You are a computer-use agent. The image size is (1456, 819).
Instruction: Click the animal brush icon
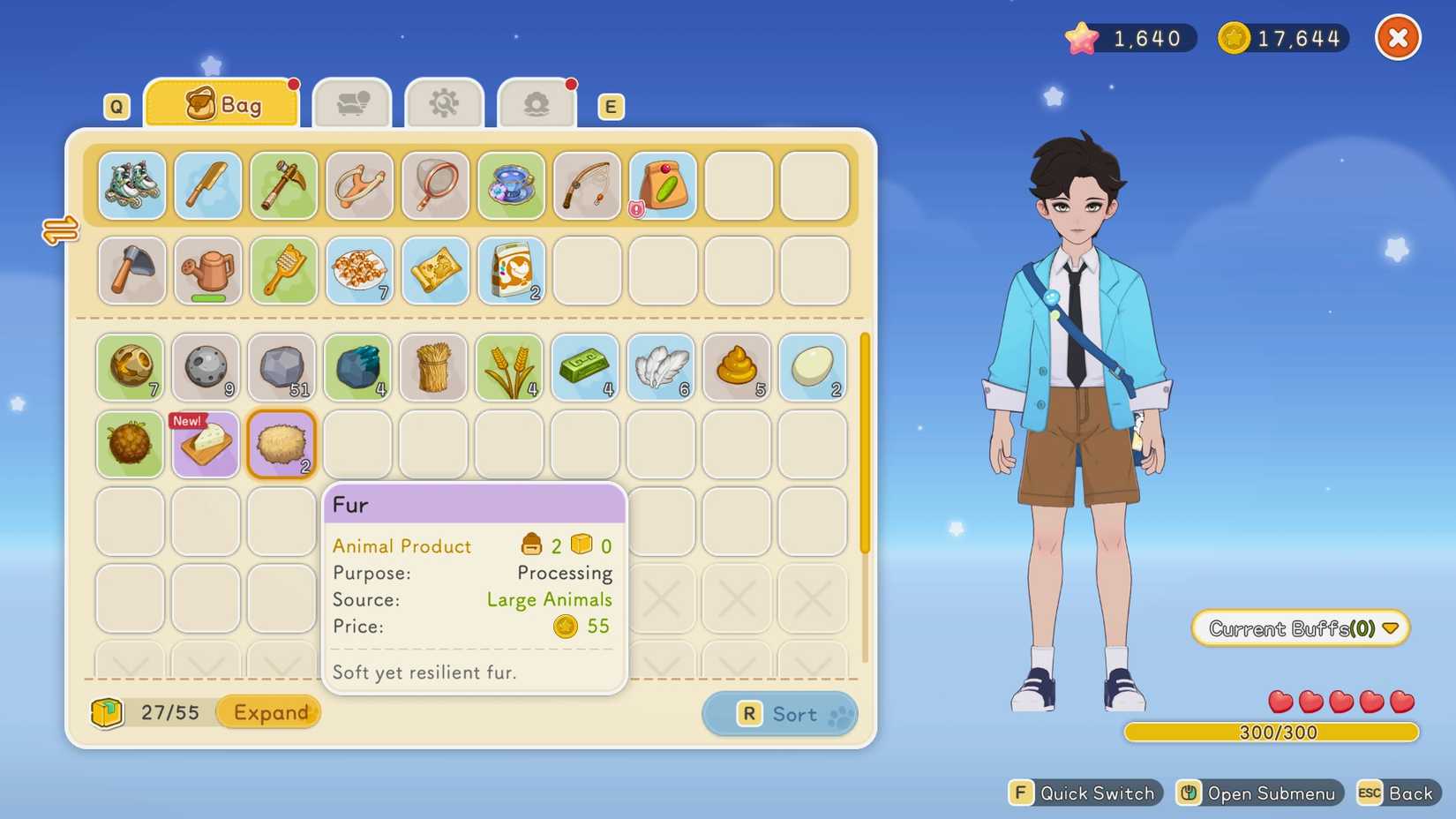(x=283, y=271)
